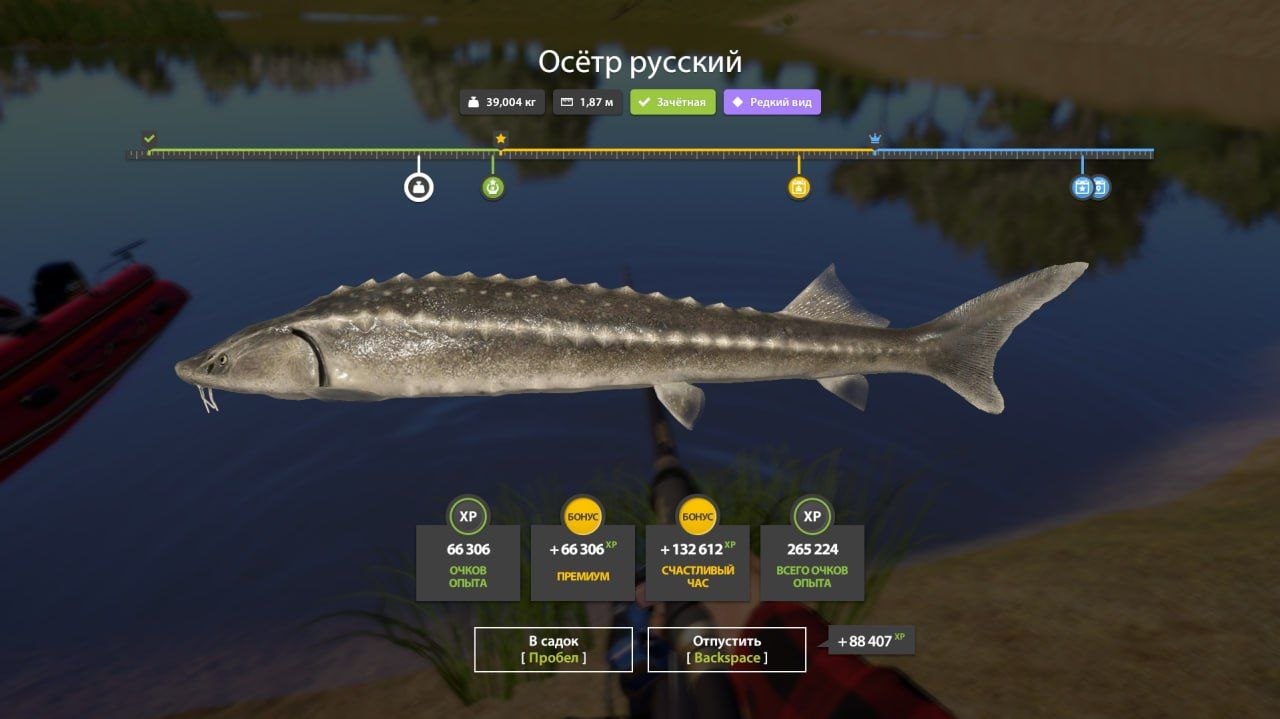Click the green Зачётная badge

(673, 102)
